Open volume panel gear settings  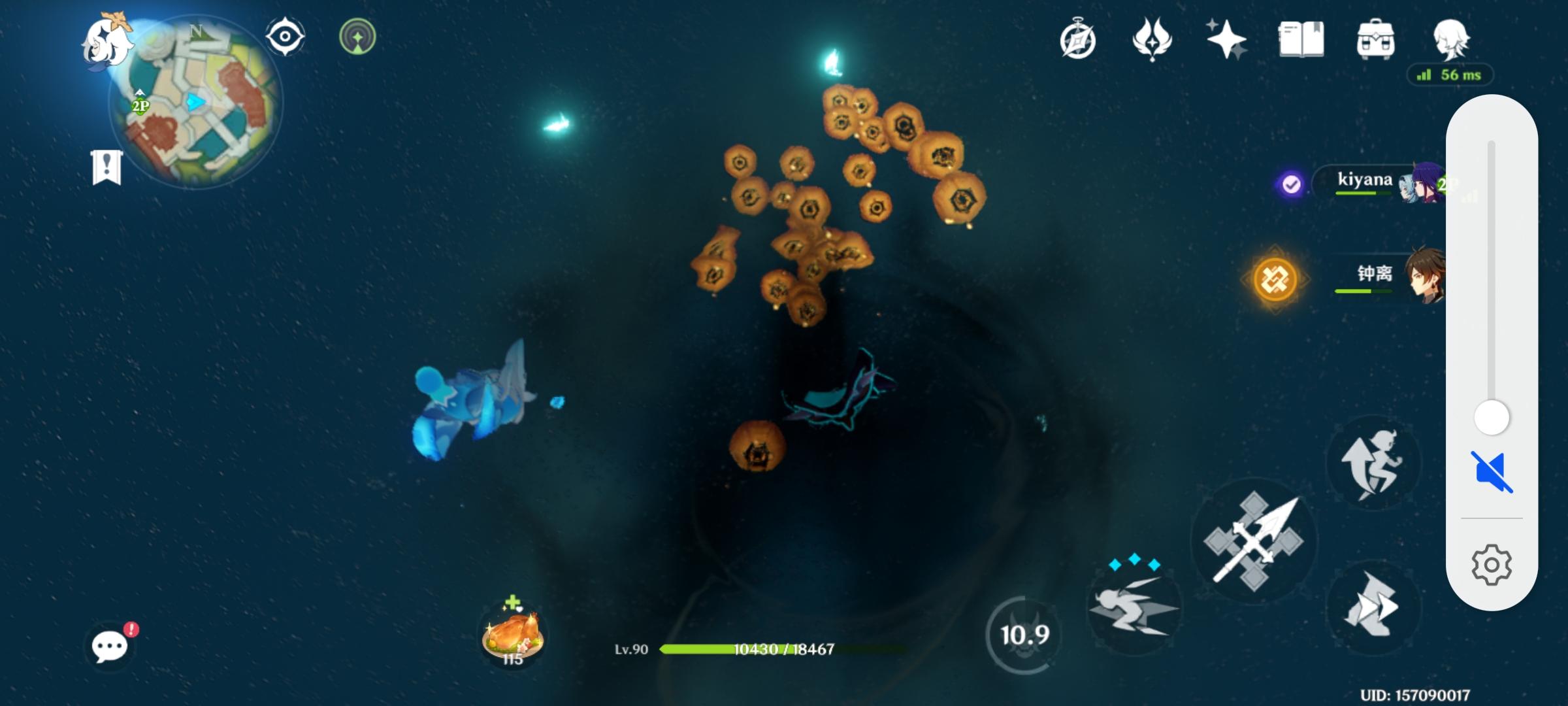point(1492,565)
